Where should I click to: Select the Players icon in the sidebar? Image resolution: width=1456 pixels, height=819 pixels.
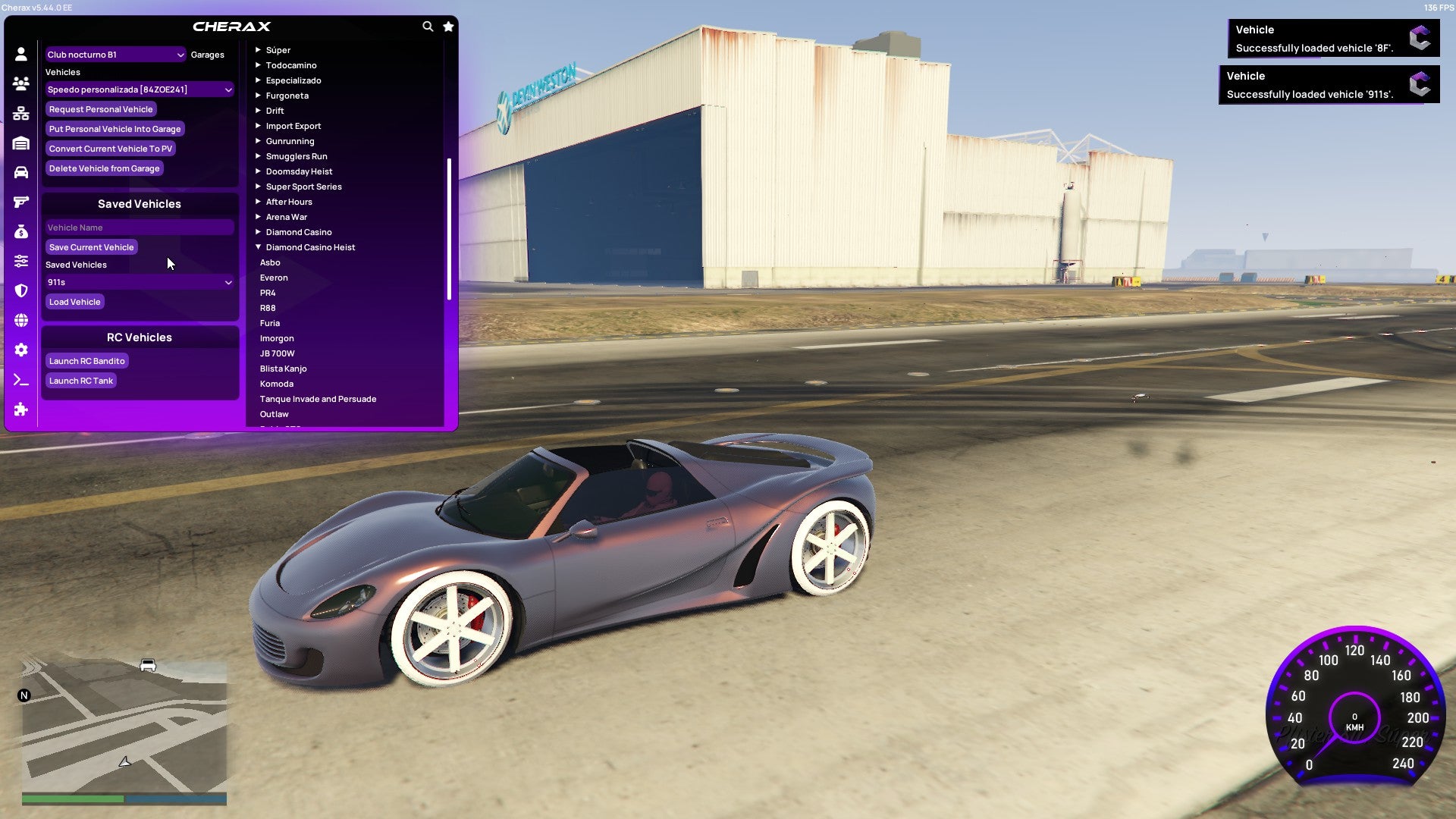[20, 82]
